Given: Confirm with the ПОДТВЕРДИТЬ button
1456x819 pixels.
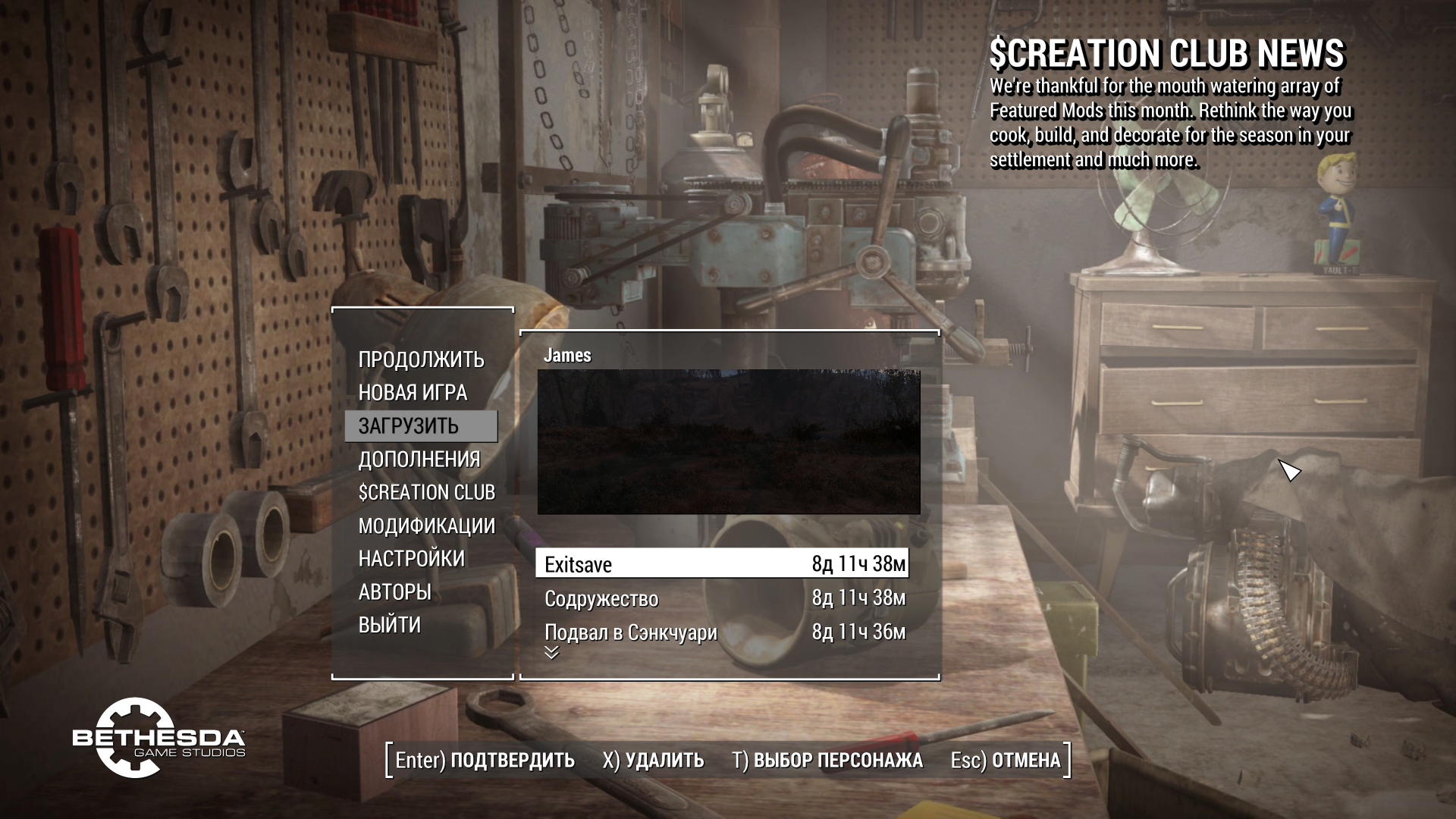Looking at the screenshot, I should click(485, 760).
